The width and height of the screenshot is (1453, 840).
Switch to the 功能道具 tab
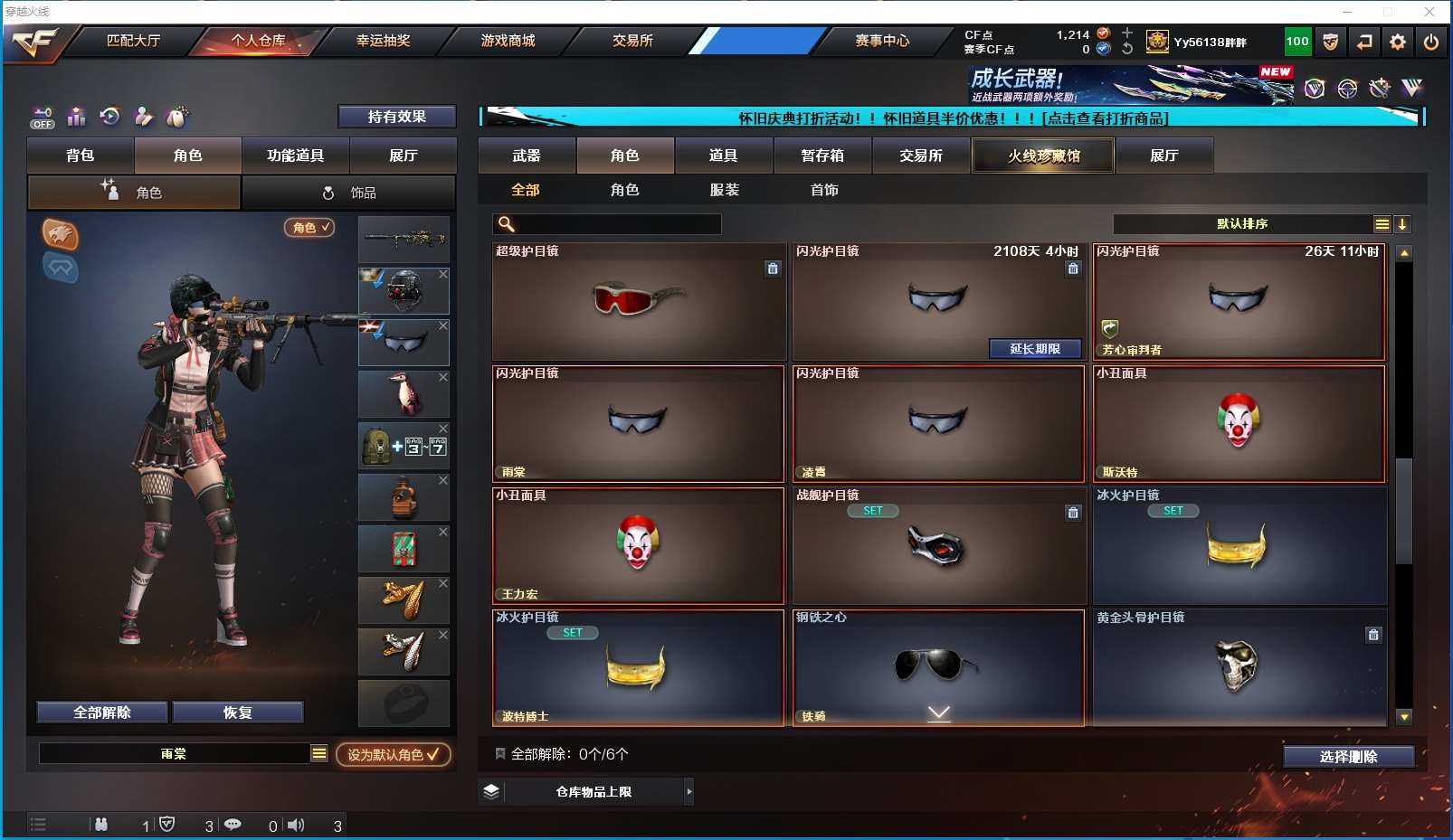click(295, 156)
